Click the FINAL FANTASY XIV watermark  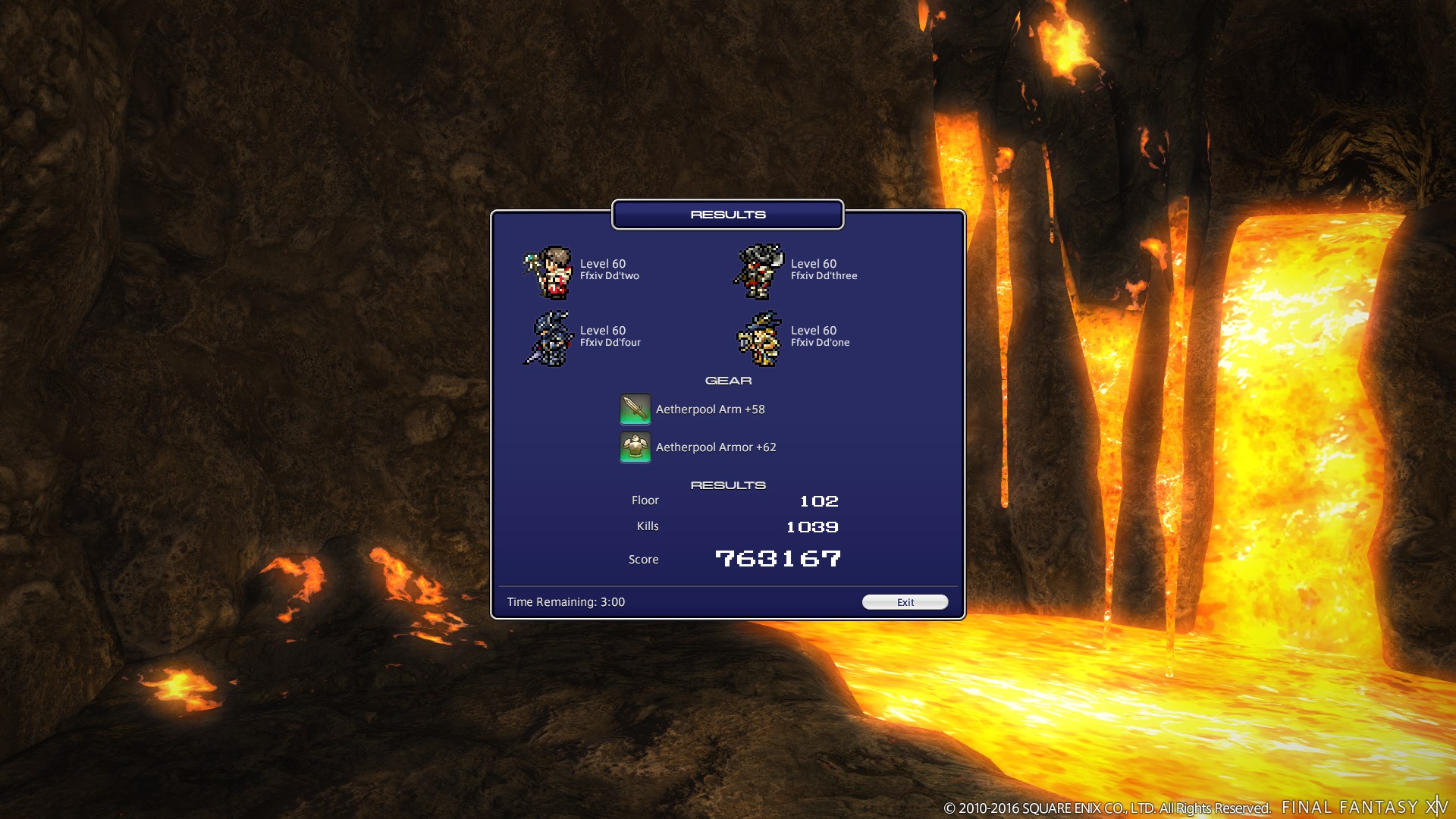(x=1365, y=808)
